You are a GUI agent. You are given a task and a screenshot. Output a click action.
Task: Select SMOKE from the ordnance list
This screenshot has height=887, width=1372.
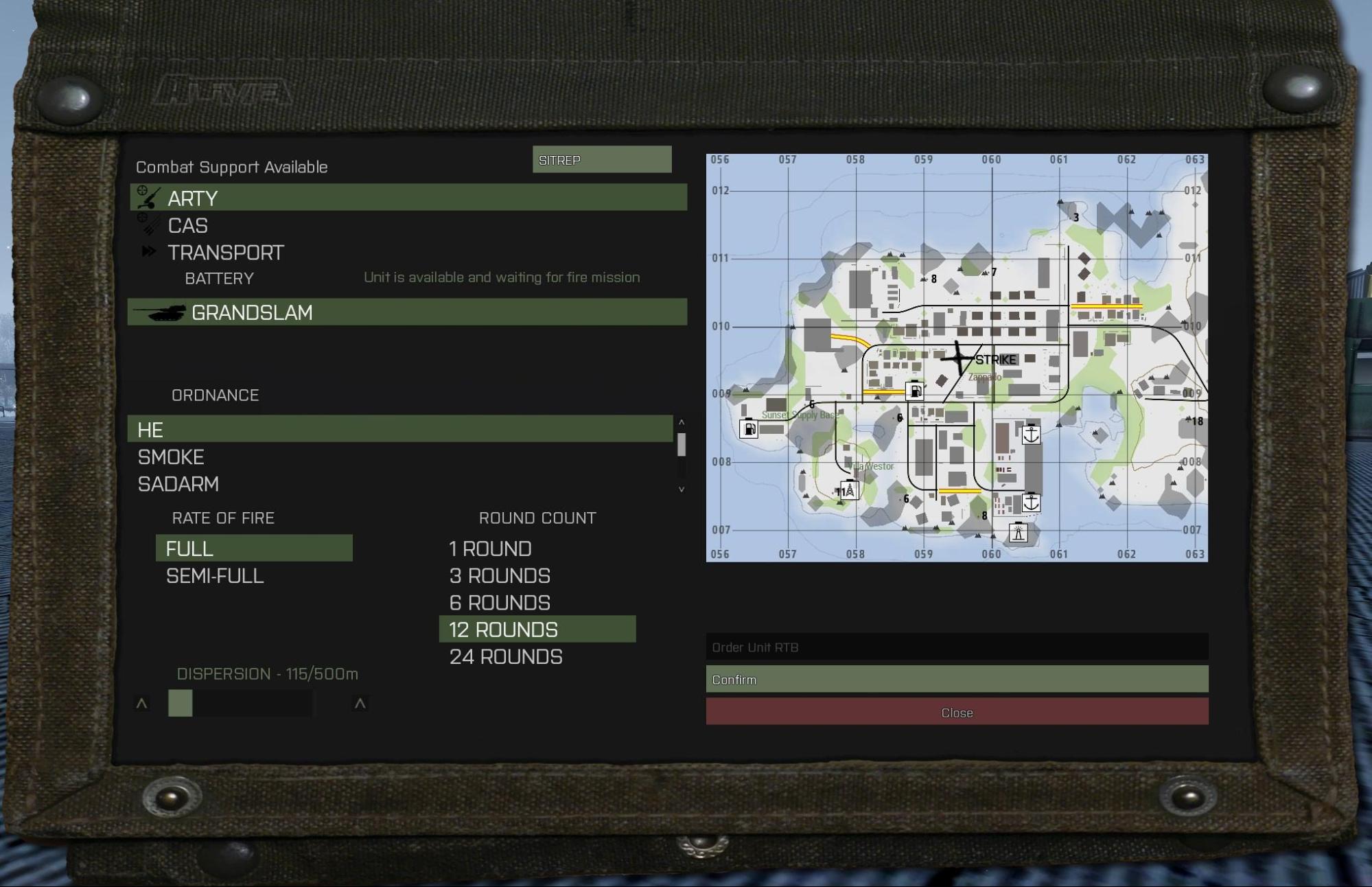point(171,457)
